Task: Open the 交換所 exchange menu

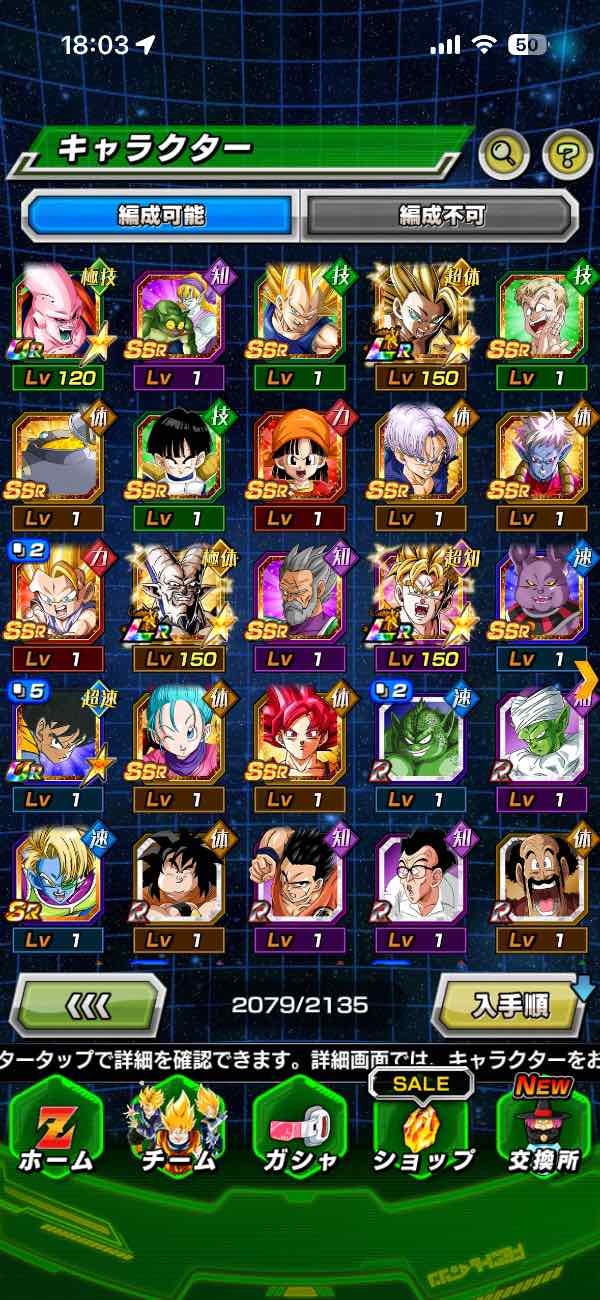Action: (541, 1130)
